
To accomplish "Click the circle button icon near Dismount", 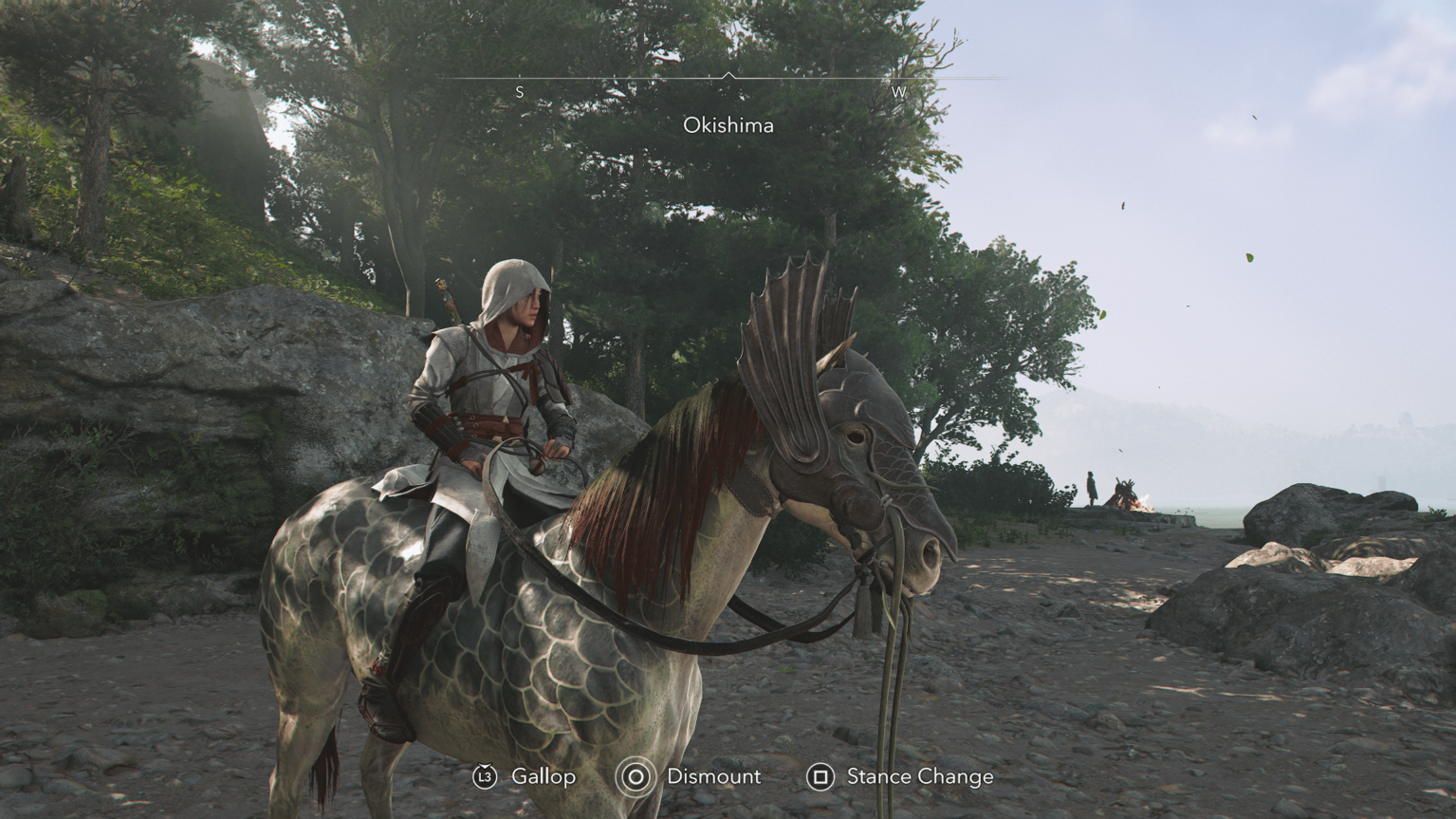I will (x=633, y=776).
